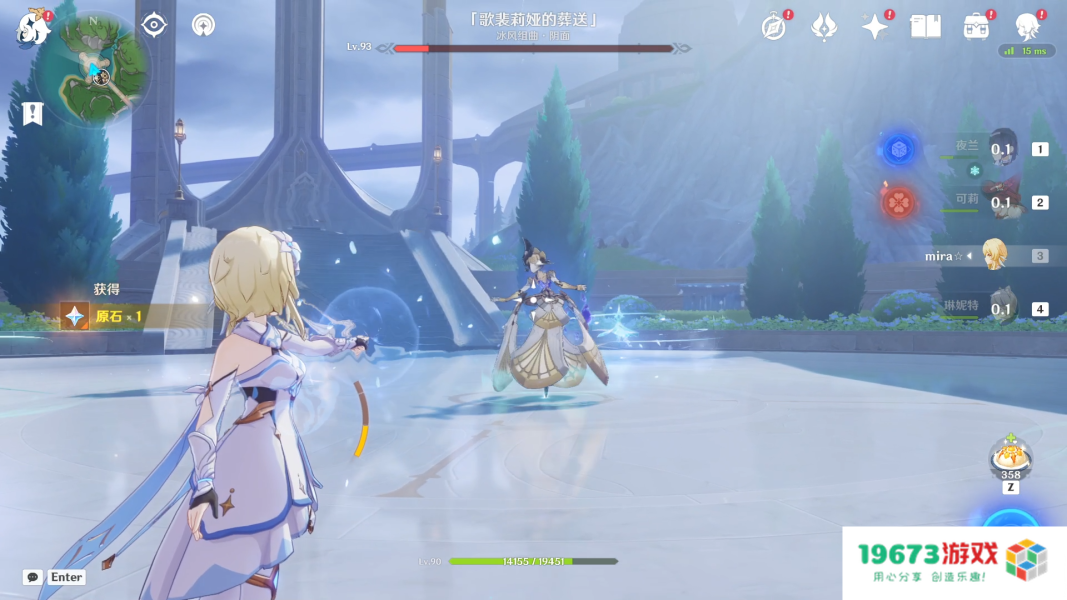Open the four-pointed star icon
This screenshot has height=600, width=1067.
pos(875,27)
